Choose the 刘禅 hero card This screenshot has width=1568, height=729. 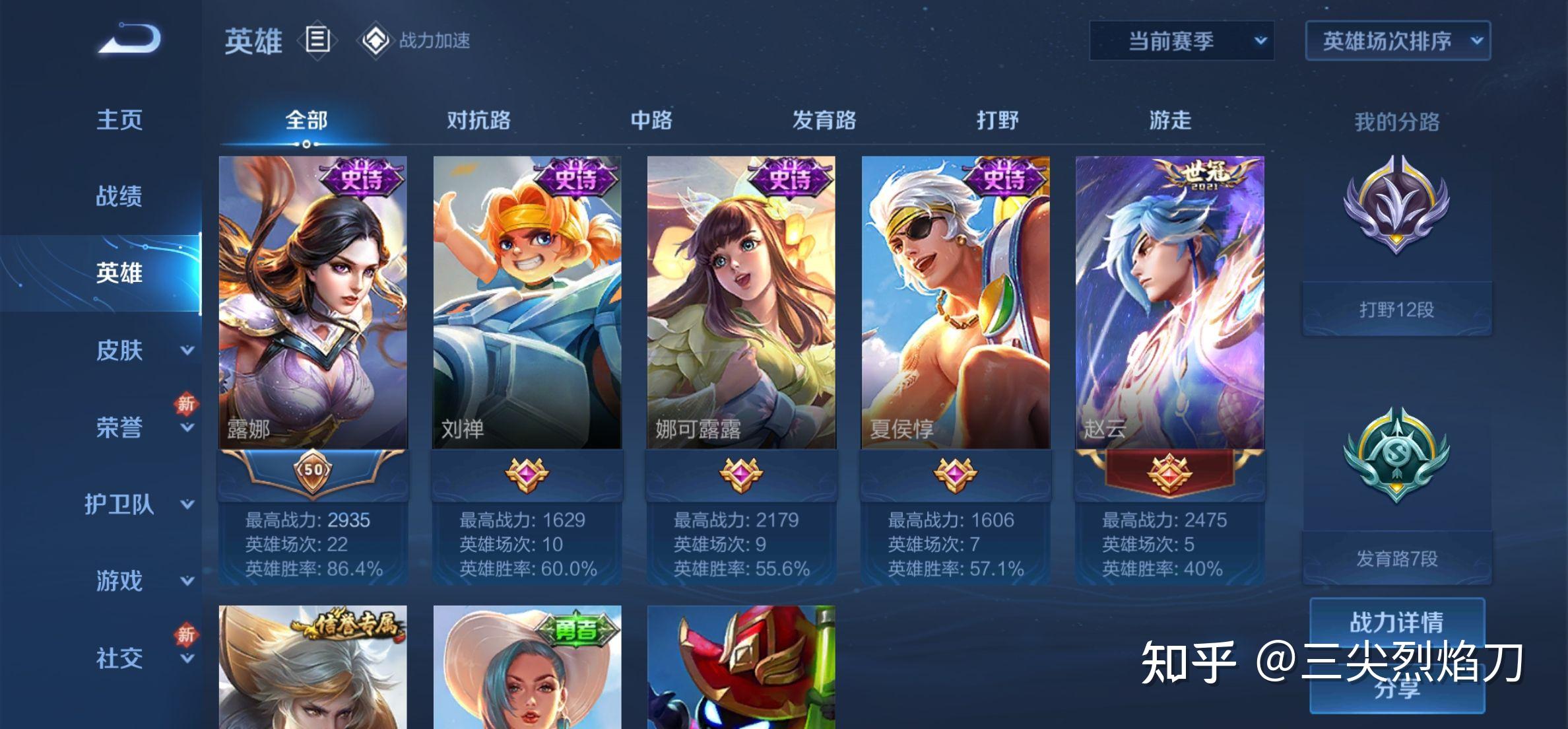pyautogui.click(x=527, y=304)
